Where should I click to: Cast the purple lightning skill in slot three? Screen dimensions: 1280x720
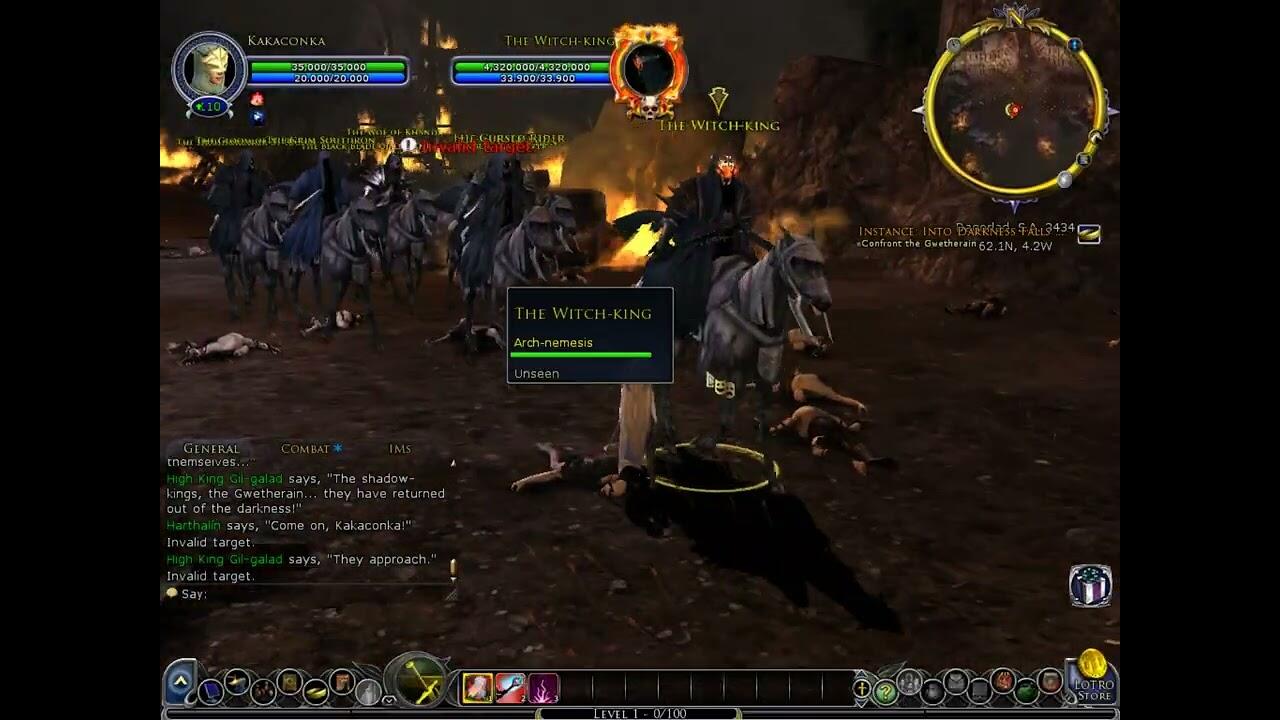(x=543, y=688)
